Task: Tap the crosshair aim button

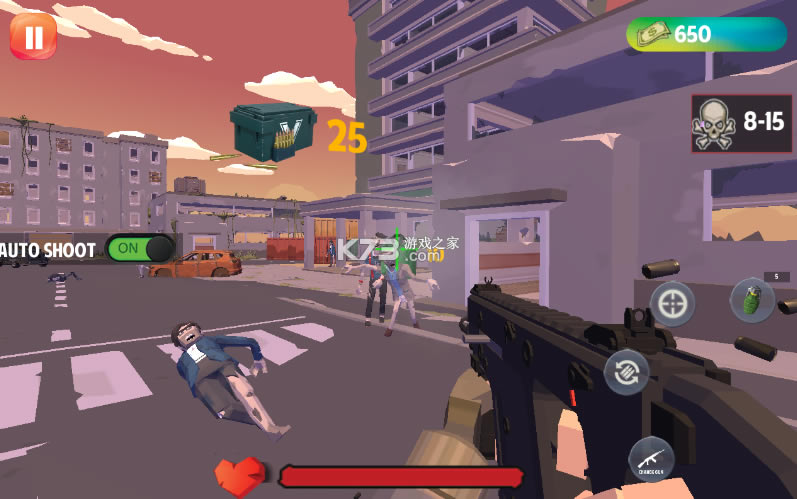Action: click(x=672, y=303)
